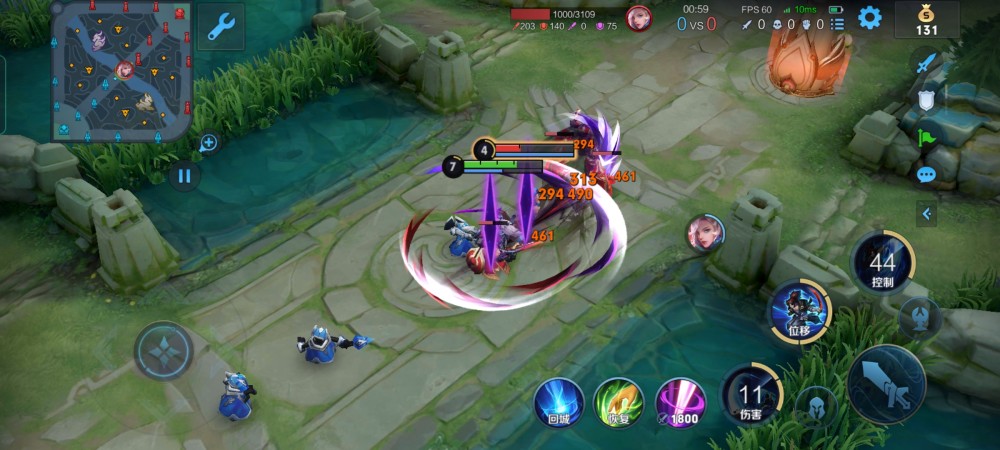The height and width of the screenshot is (450, 1000).
Task: Trigger the purple 1800 summoner spell
Action: [x=680, y=402]
